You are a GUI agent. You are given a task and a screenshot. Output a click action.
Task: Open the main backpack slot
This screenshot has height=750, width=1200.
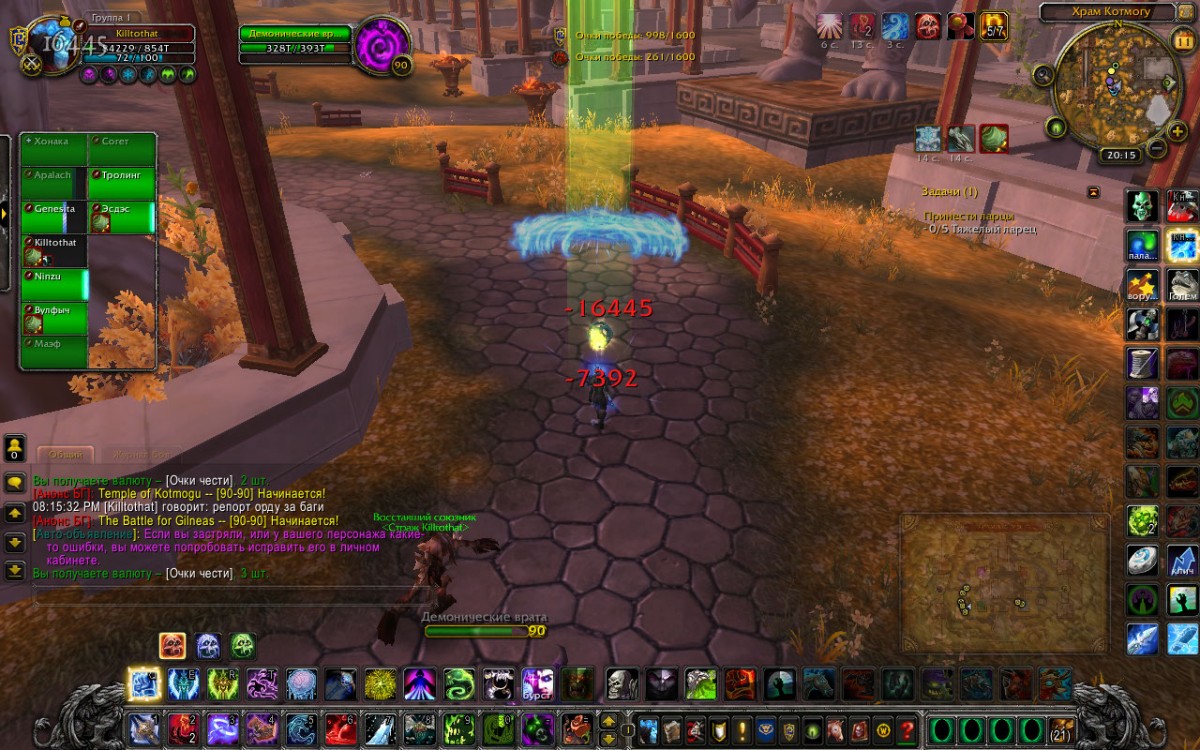[x=1061, y=729]
